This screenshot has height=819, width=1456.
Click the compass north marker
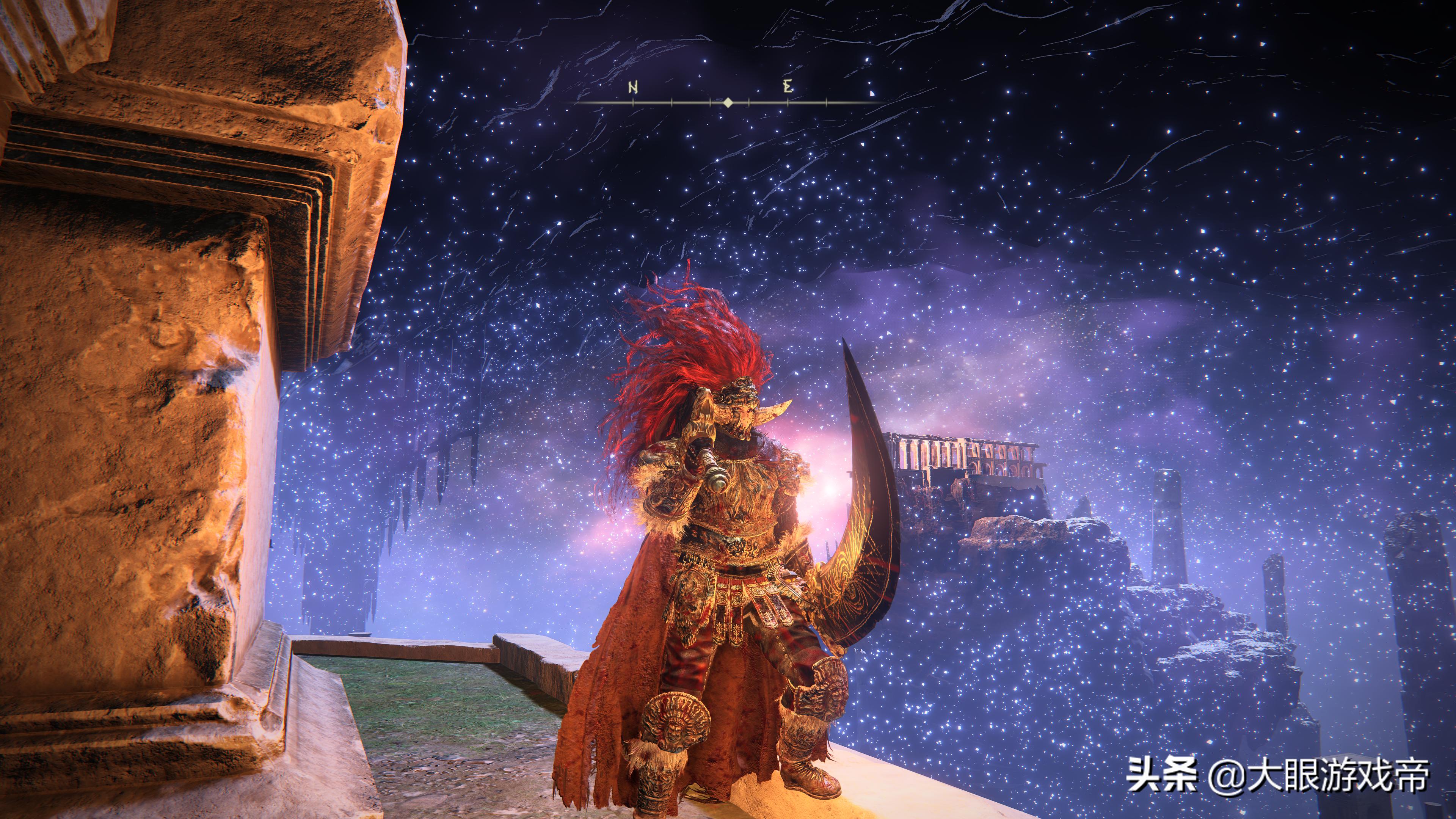[x=632, y=88]
